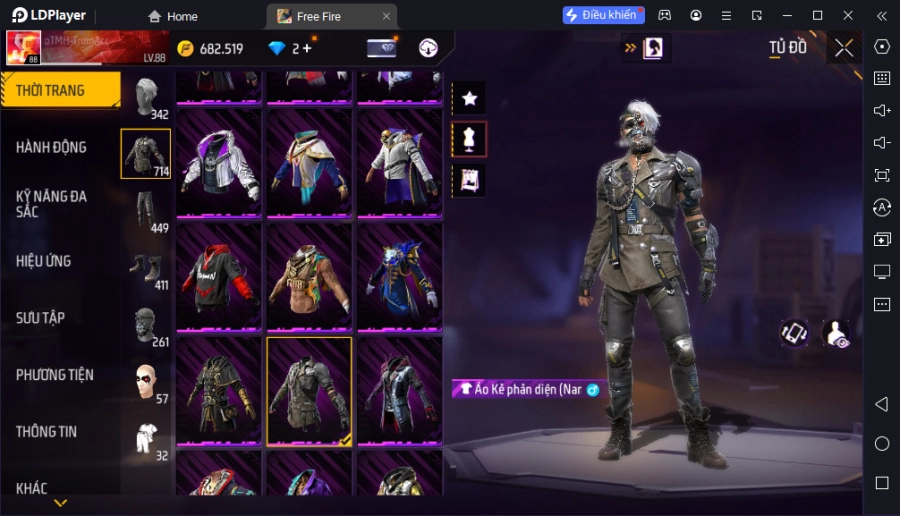Close the wardrobe with the X button

coord(844,48)
